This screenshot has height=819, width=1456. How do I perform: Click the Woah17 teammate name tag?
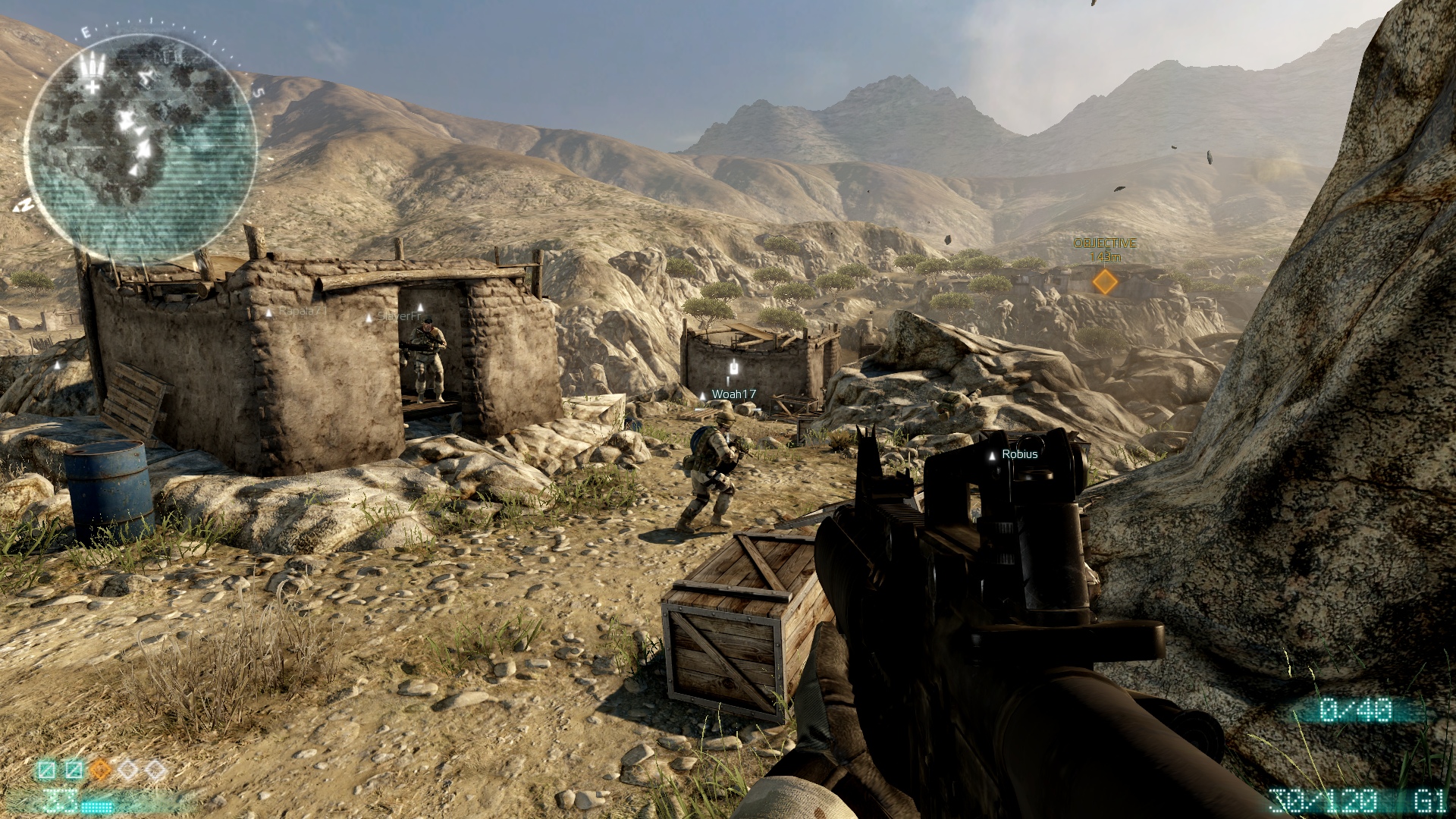(x=733, y=394)
